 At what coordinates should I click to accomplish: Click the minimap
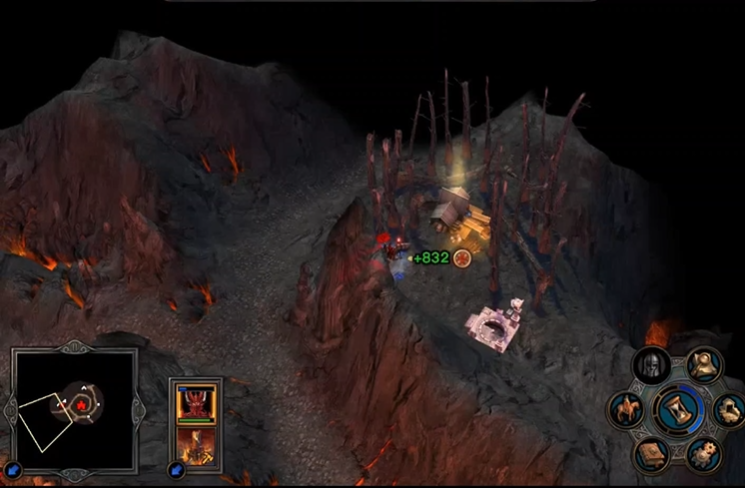click(73, 410)
